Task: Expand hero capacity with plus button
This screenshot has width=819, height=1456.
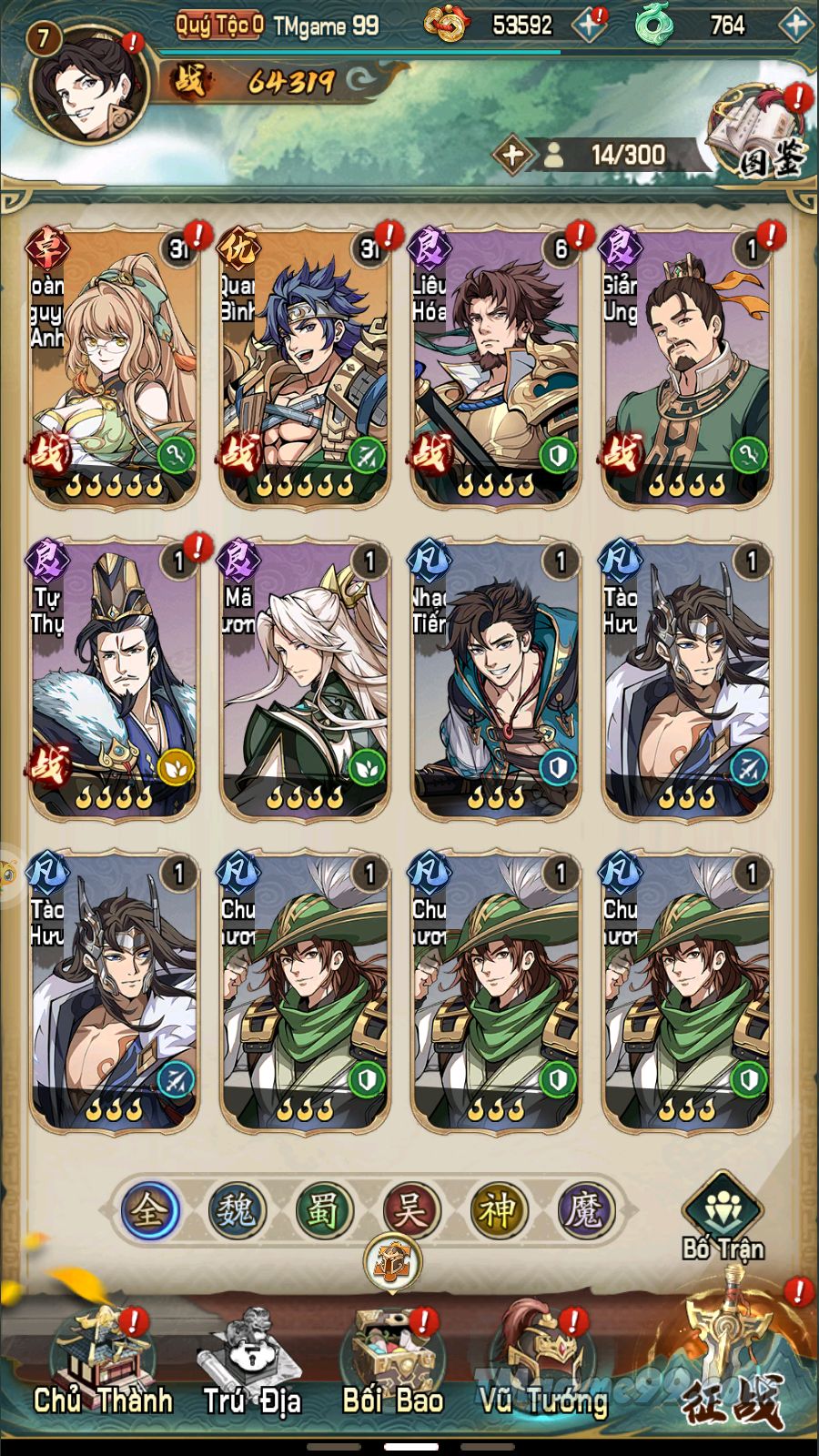Action: pos(512,155)
